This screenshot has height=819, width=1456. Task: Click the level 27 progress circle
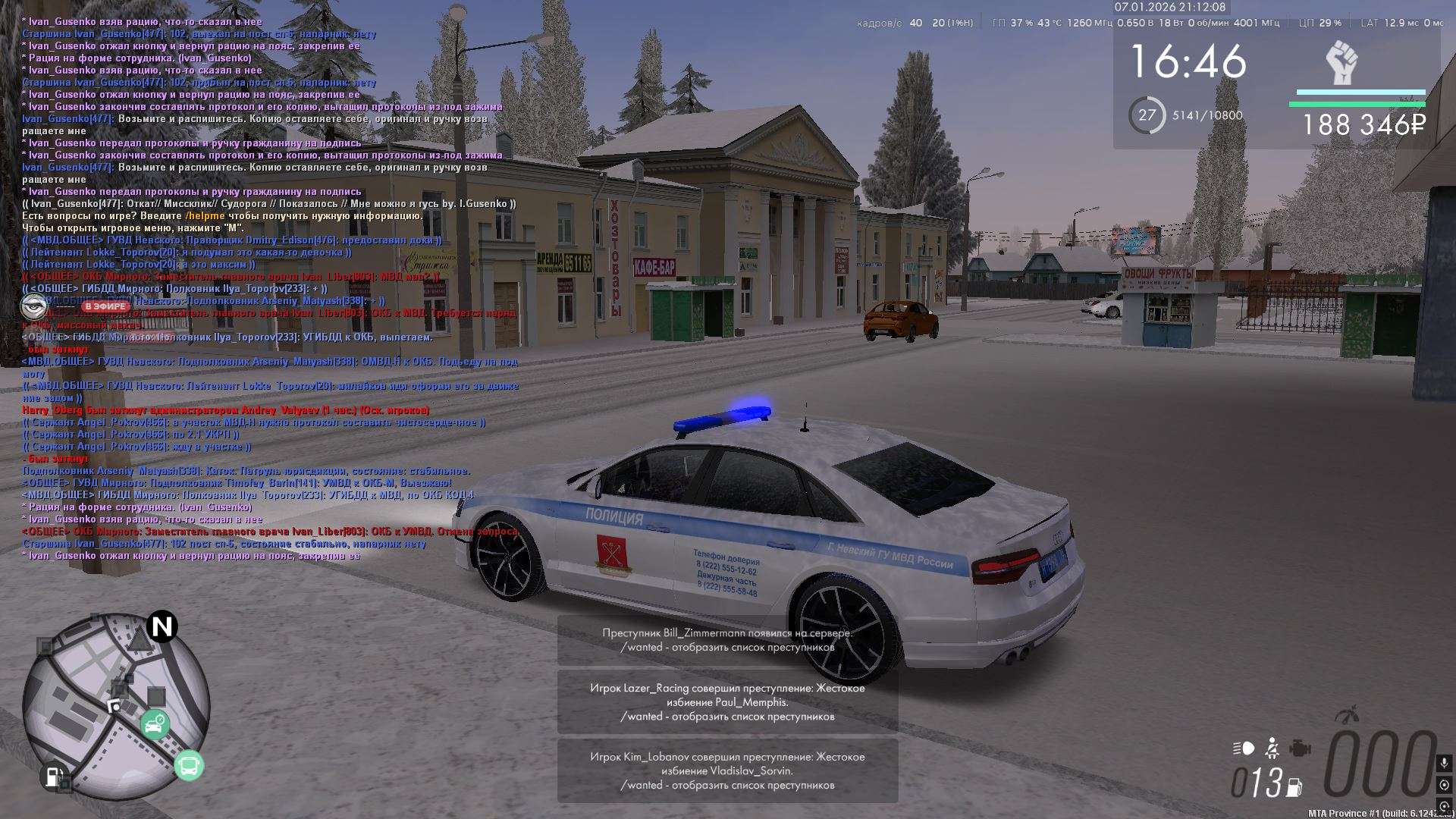pyautogui.click(x=1147, y=115)
